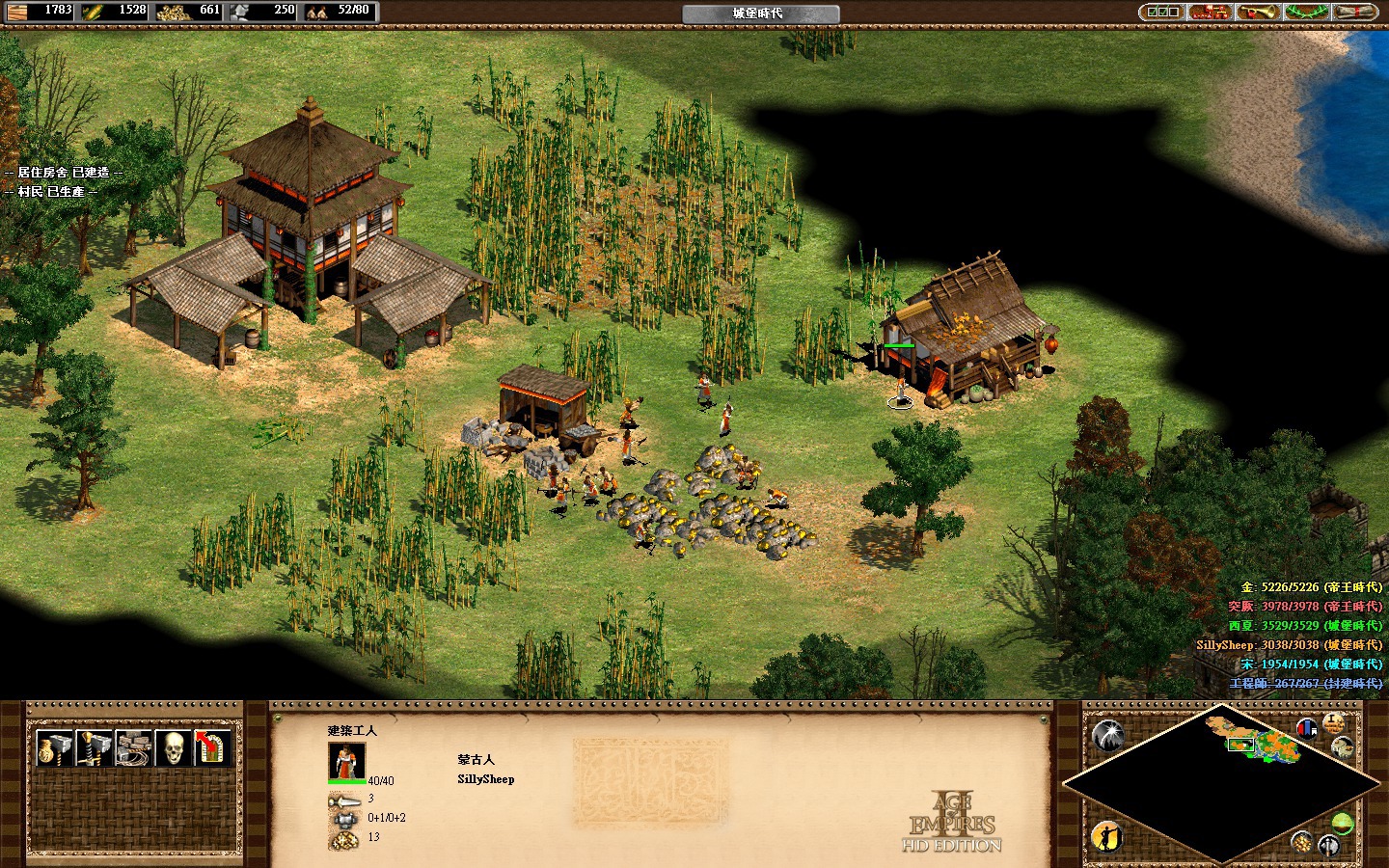The height and width of the screenshot is (868, 1389).
Task: Toggle advanced commands button above the minimap
Action: pyautogui.click(x=1334, y=722)
